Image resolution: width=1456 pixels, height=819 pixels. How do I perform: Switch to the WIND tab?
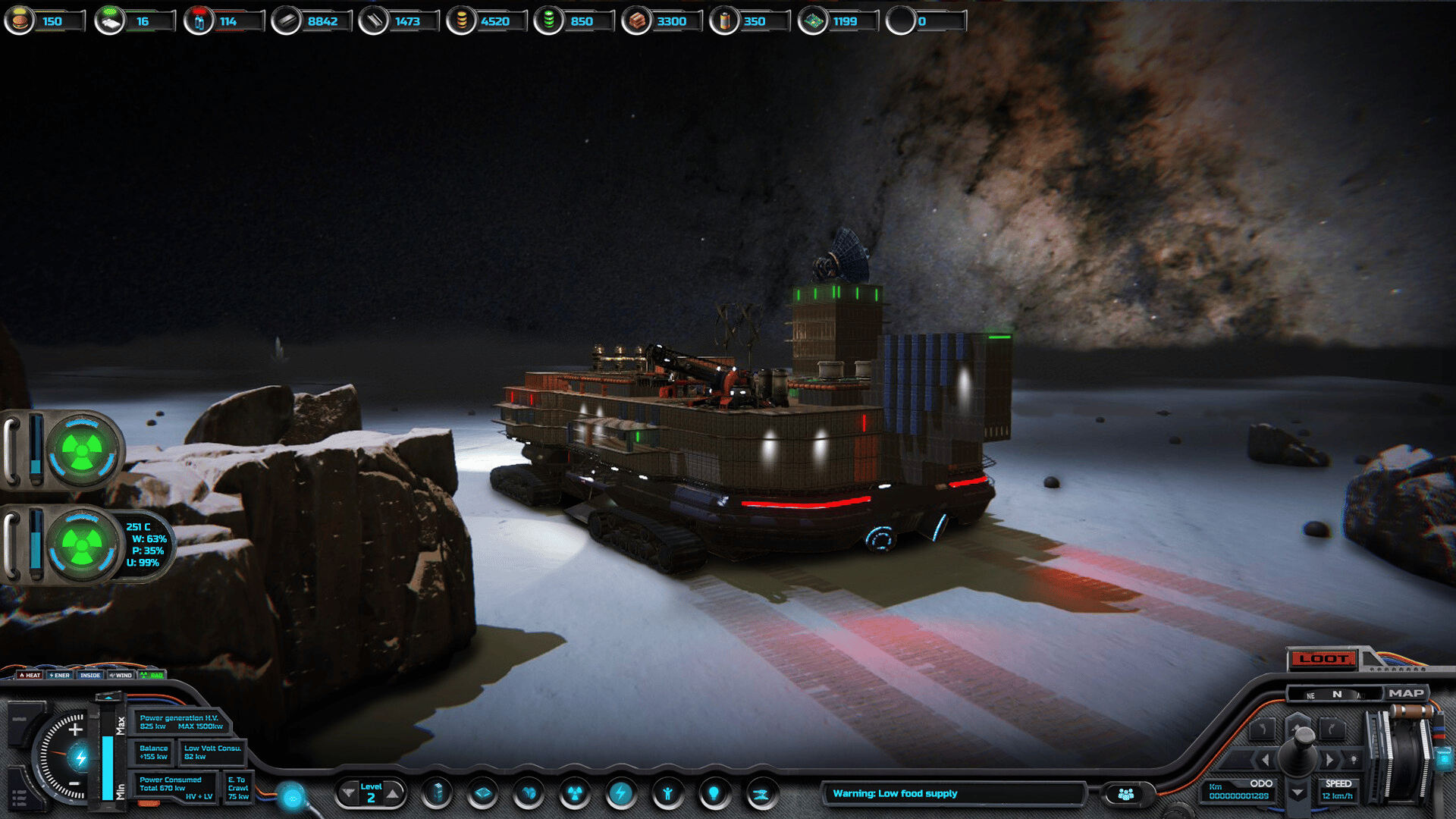click(121, 675)
